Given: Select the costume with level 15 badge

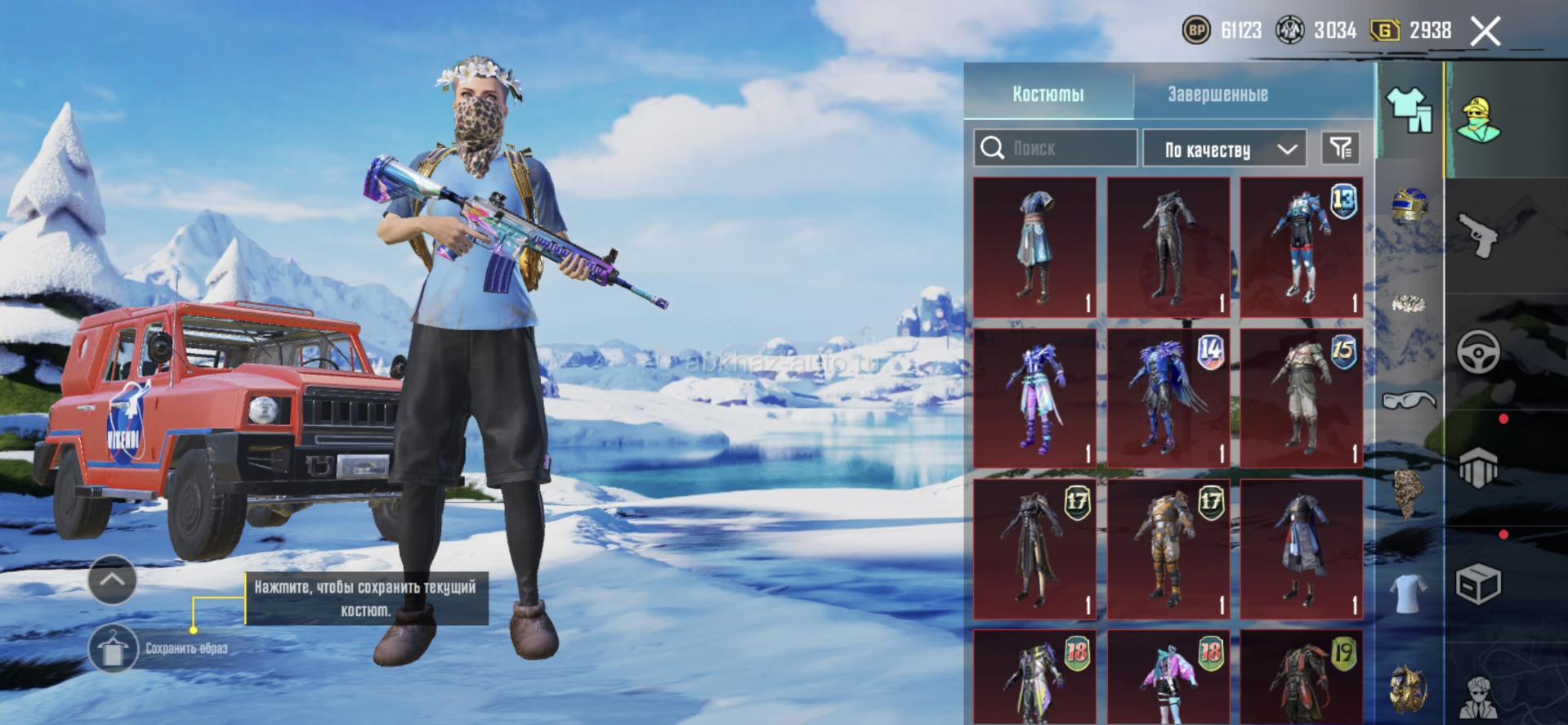Looking at the screenshot, I should pos(1301,397).
